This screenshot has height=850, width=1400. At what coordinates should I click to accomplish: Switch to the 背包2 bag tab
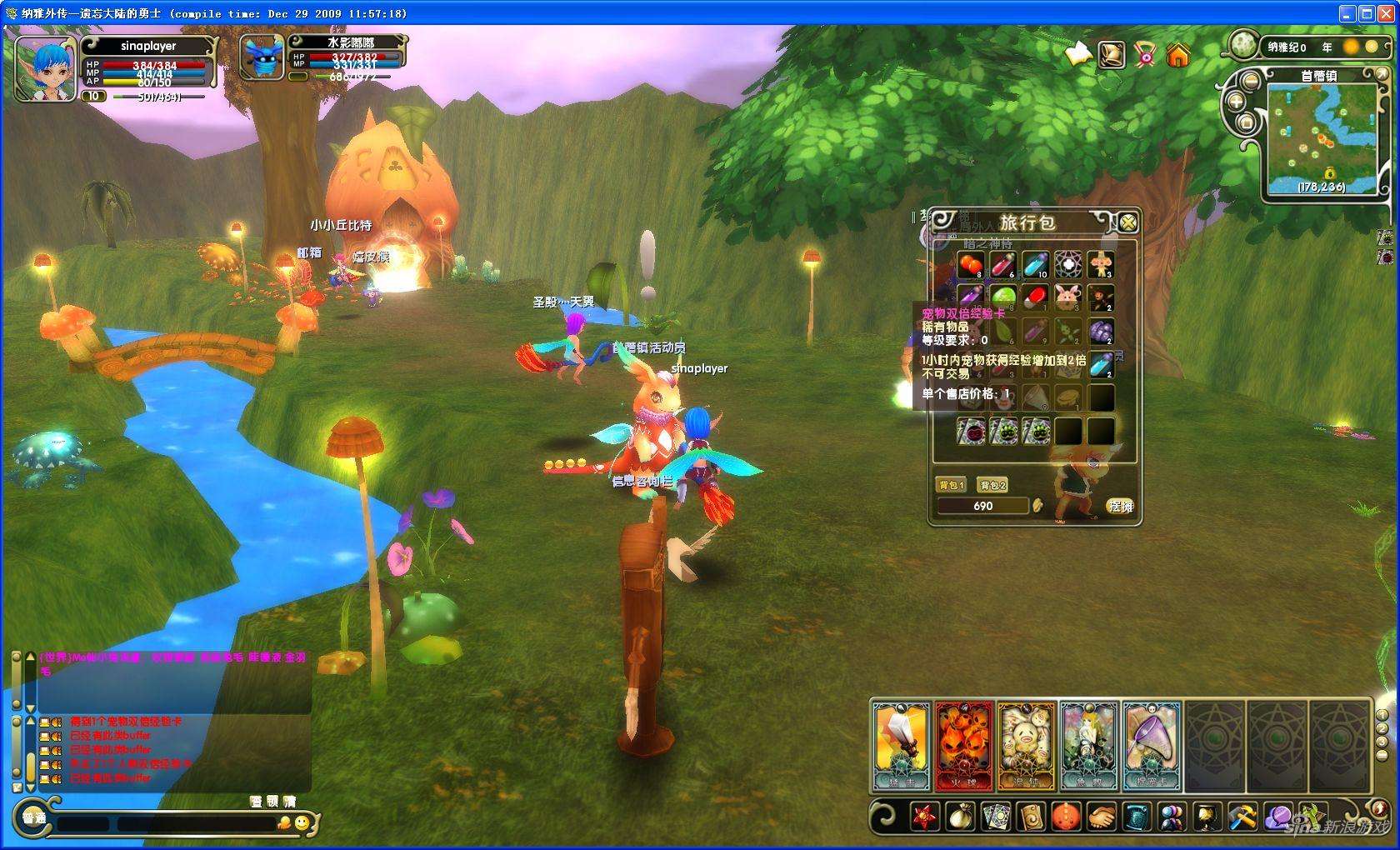pos(992,485)
